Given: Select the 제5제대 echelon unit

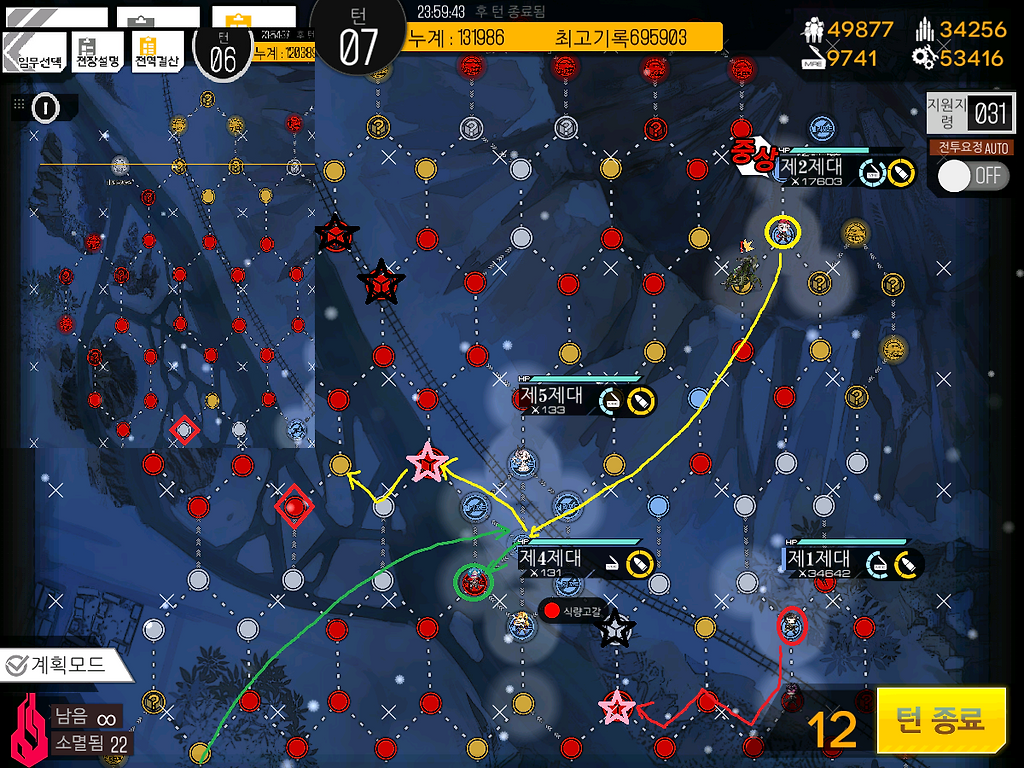Looking at the screenshot, I should 523,462.
